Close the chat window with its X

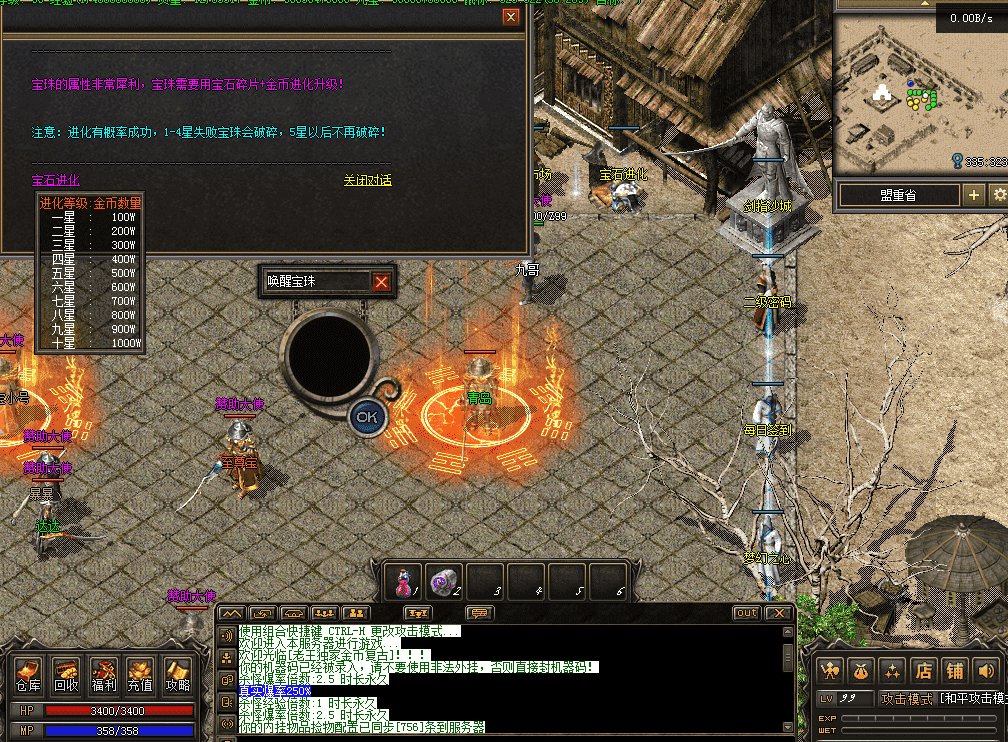(779, 613)
